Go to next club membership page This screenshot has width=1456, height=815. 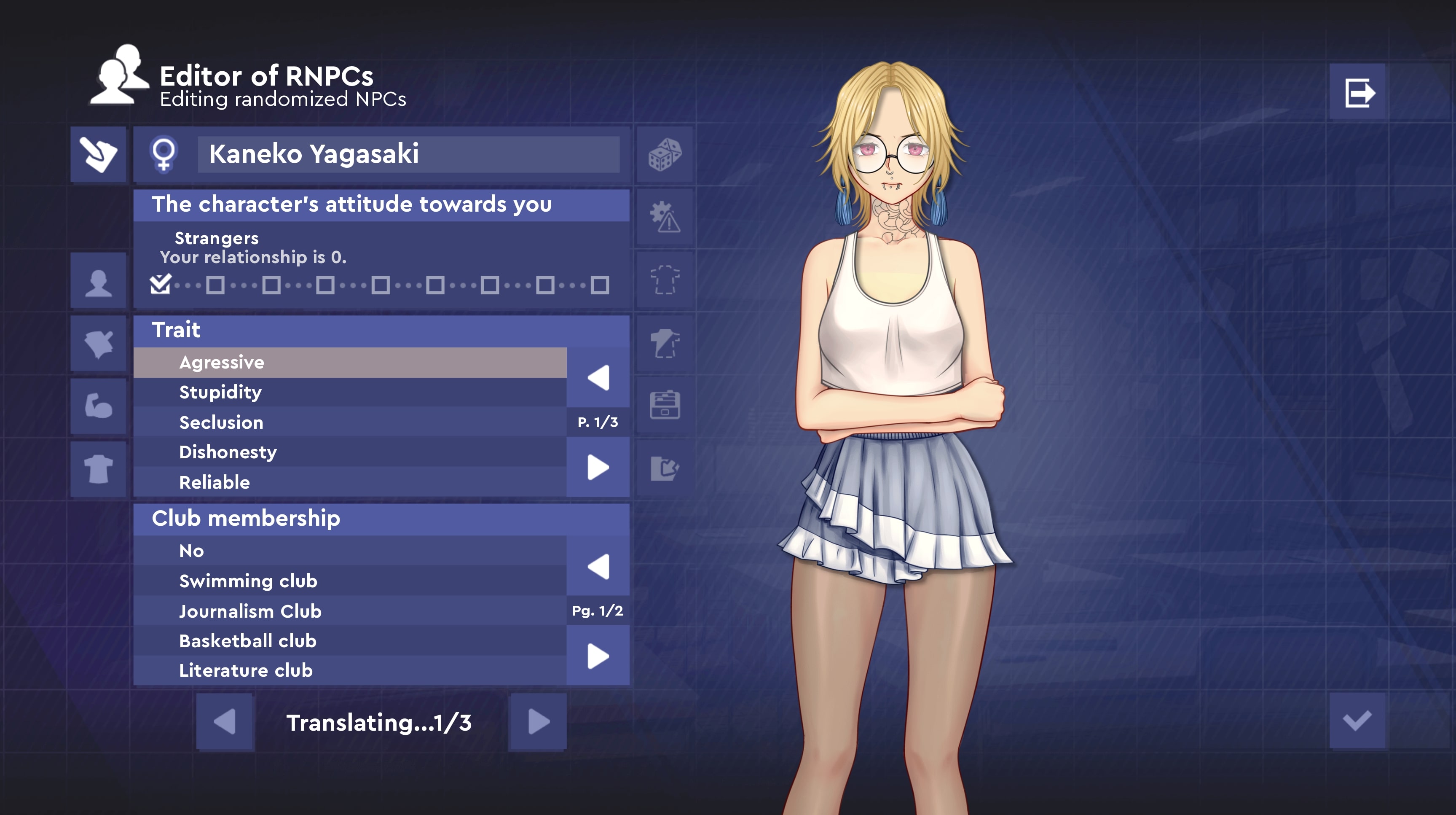coord(598,656)
